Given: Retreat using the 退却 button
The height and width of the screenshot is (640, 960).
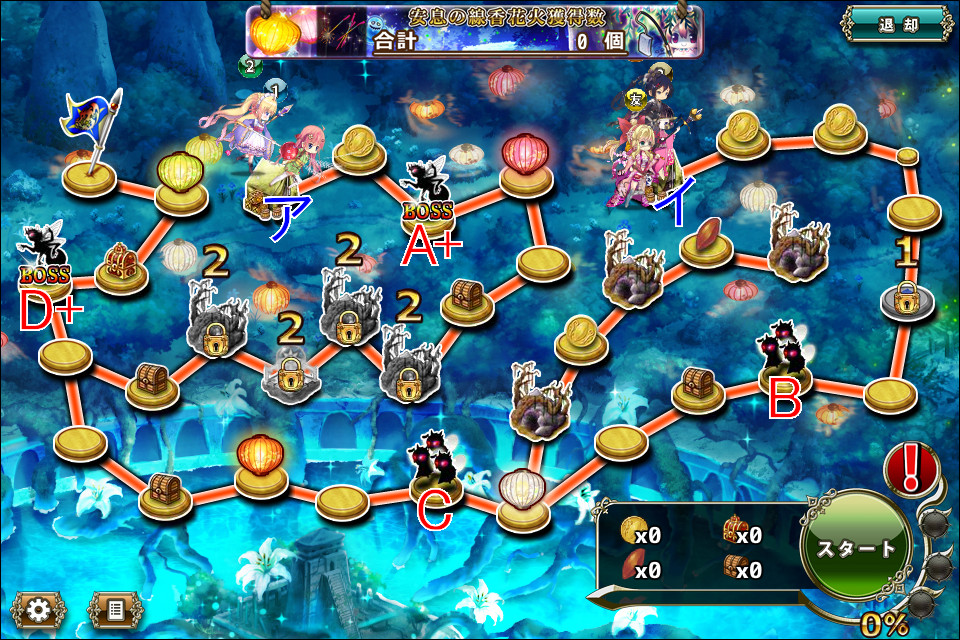Looking at the screenshot, I should point(896,23).
